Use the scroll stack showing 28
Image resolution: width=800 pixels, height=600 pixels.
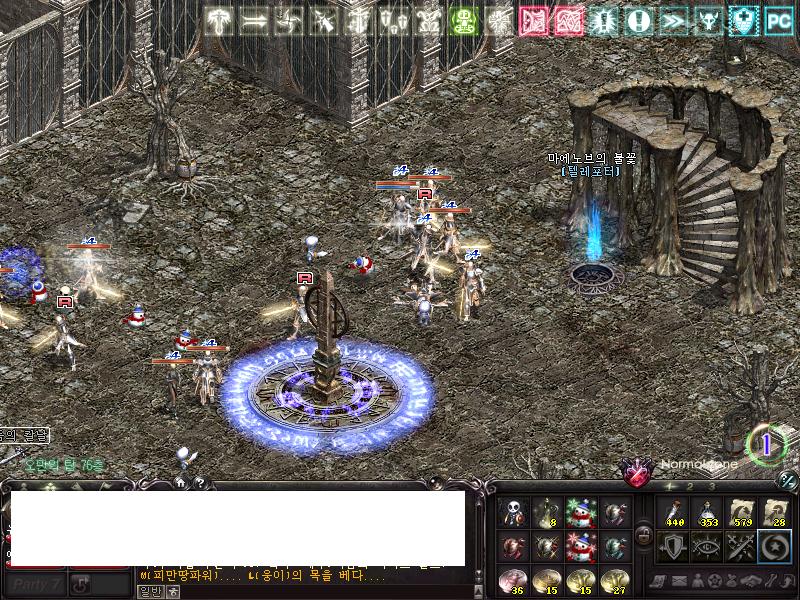click(775, 513)
